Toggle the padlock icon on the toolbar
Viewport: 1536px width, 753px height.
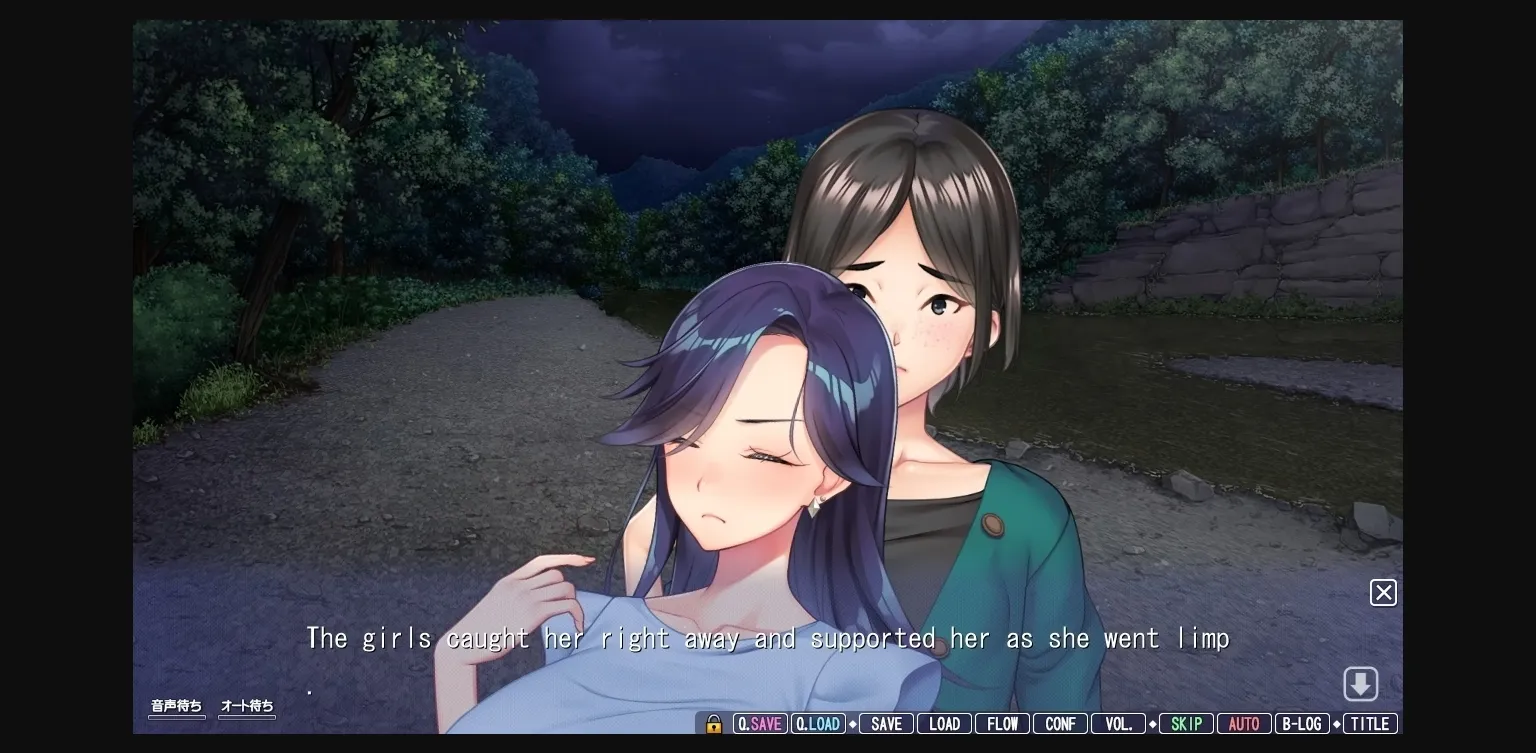pyautogui.click(x=713, y=723)
